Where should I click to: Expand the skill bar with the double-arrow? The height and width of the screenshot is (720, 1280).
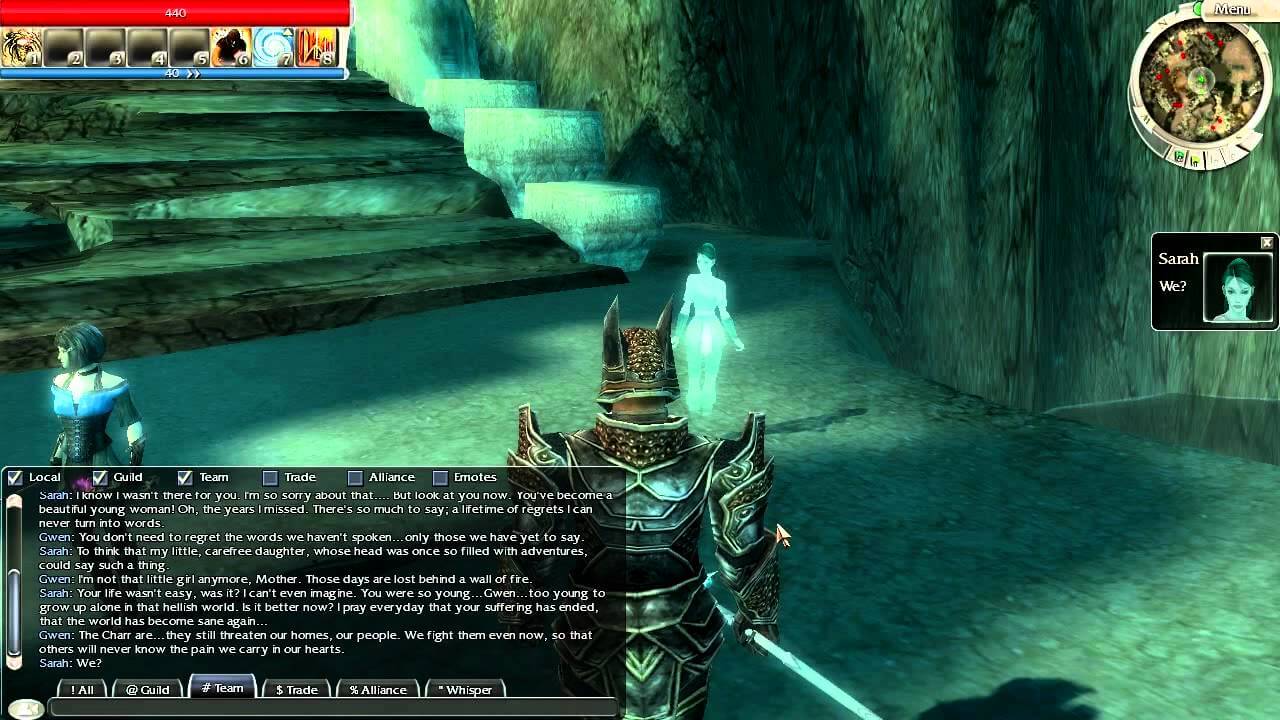[193, 73]
